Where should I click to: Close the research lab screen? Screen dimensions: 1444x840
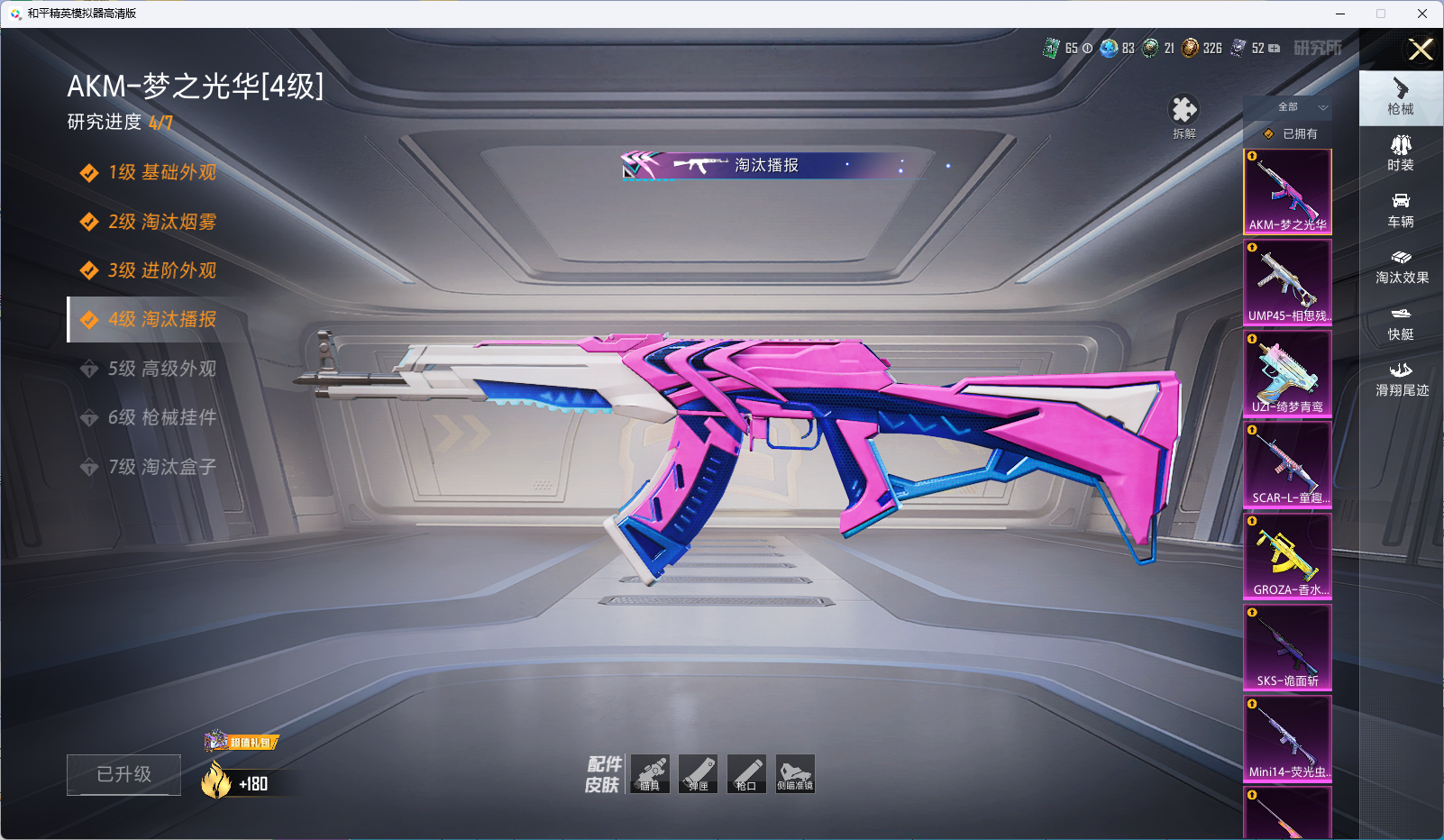coord(1421,50)
